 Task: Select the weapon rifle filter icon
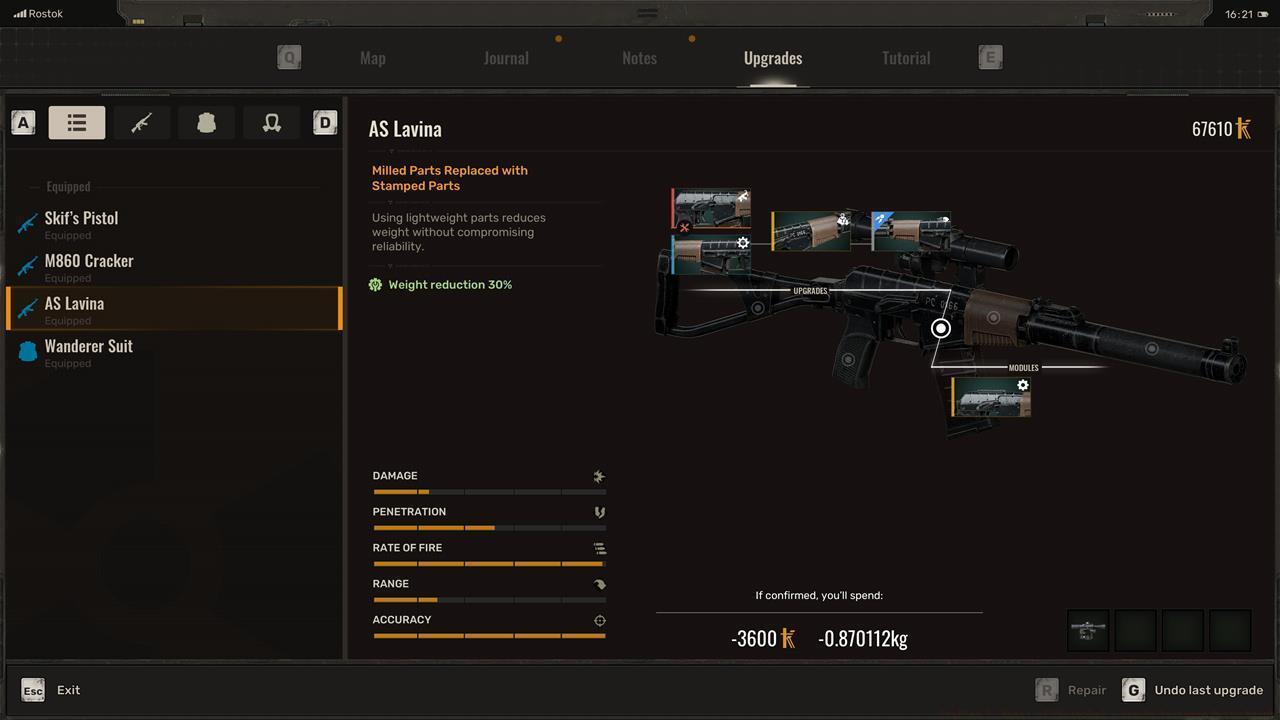point(141,122)
